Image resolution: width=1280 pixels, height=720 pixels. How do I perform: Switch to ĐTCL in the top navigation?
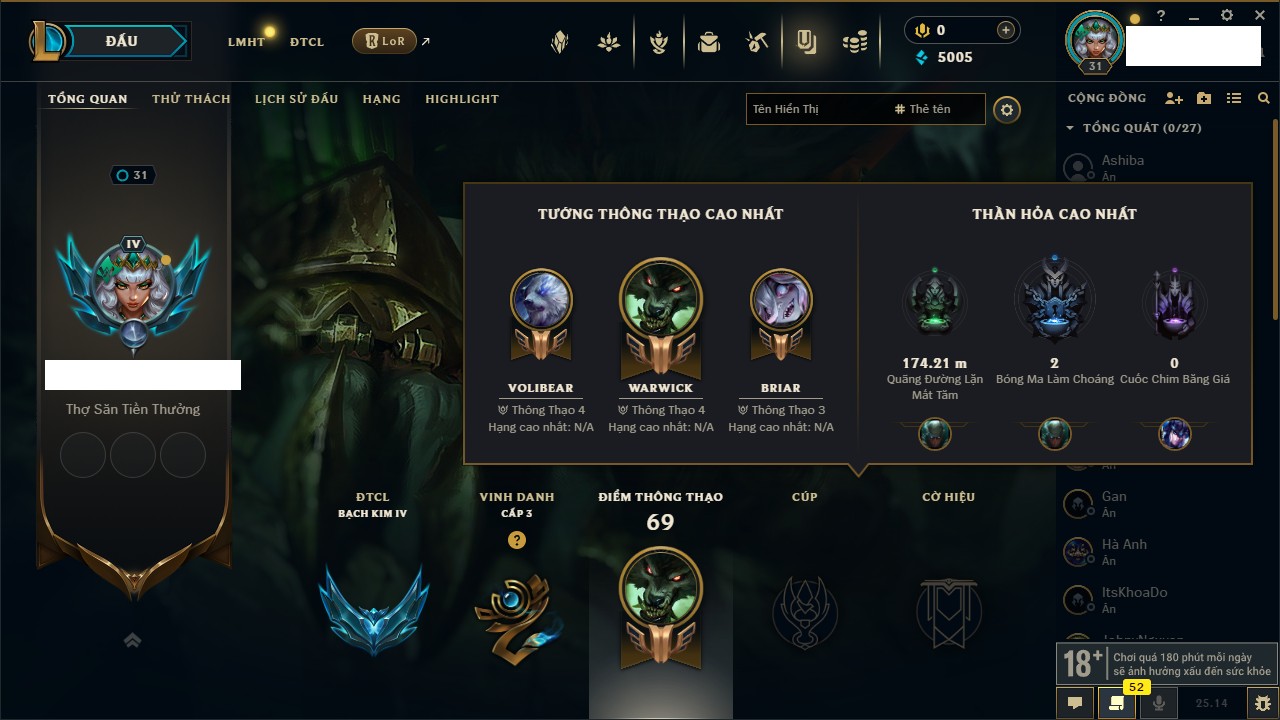pos(306,42)
